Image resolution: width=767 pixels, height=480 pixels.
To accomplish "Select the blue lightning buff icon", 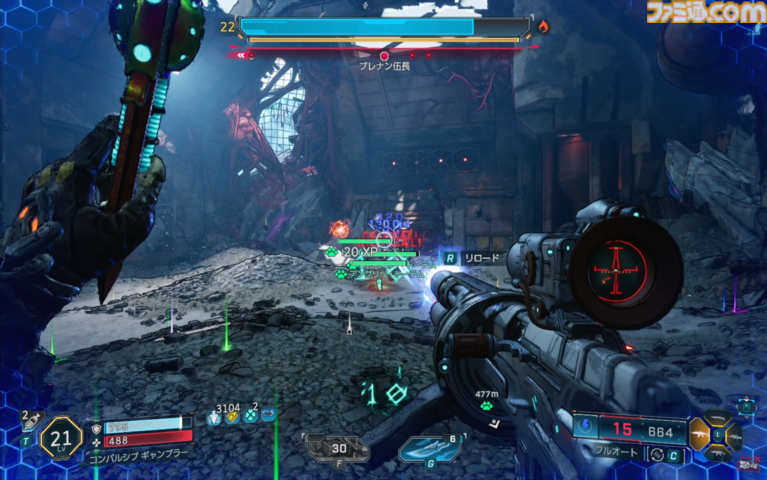I will point(268,414).
